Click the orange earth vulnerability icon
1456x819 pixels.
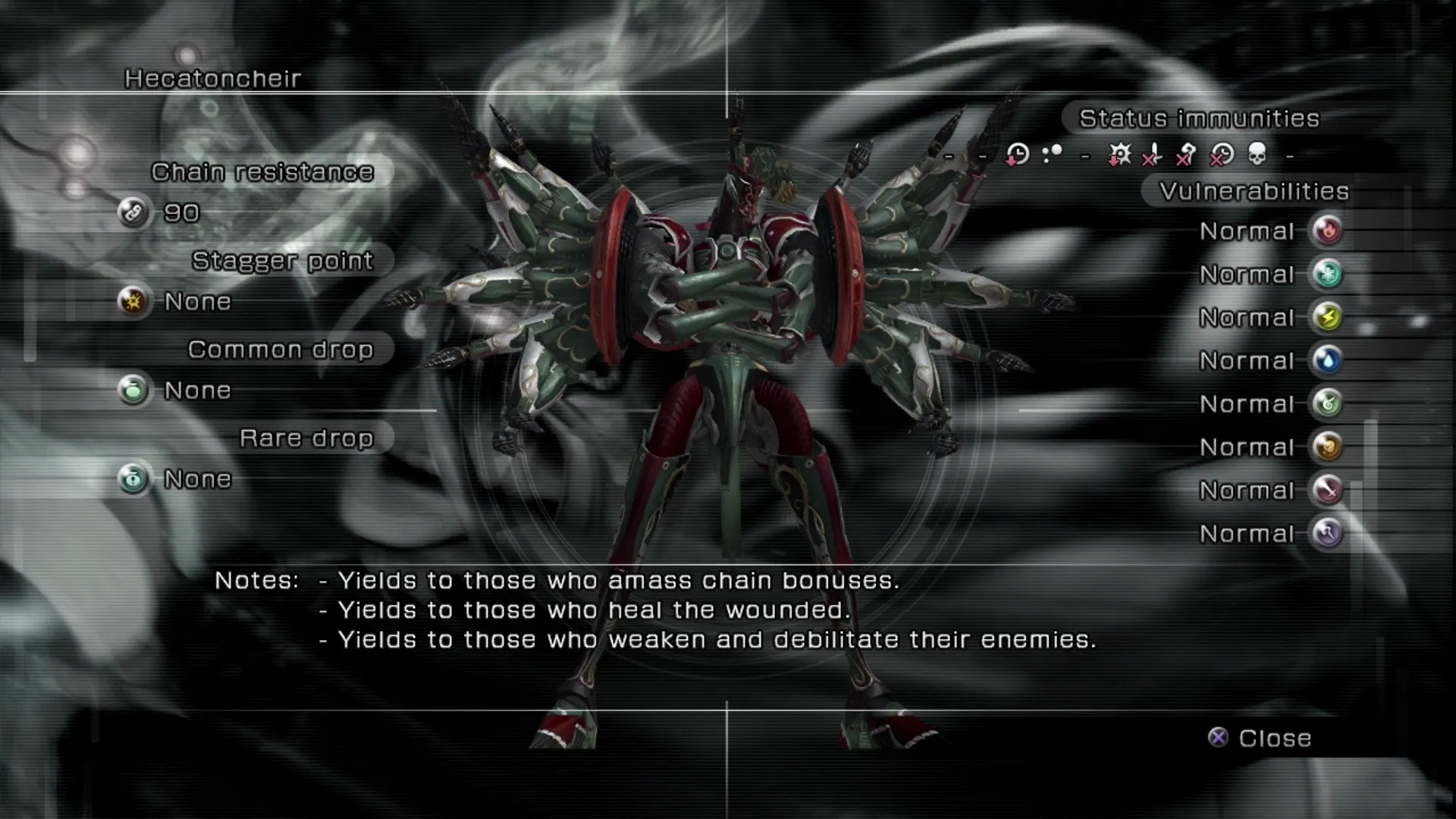click(1328, 447)
